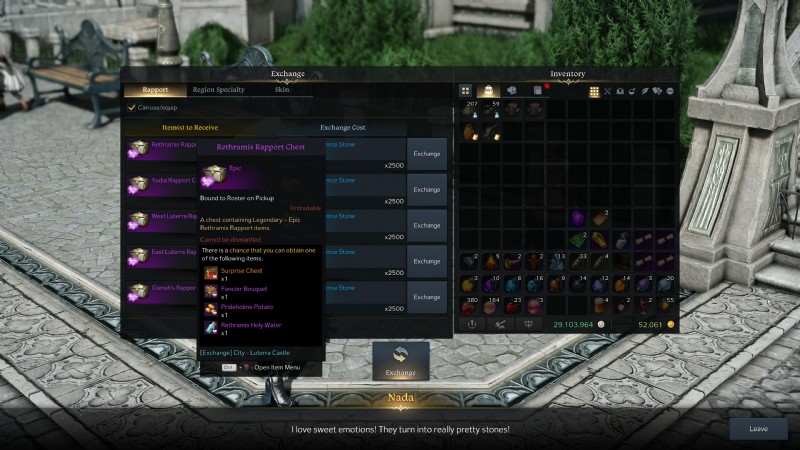Select the green book item in inventory
Screen dimensions: 800x450
click(578, 240)
